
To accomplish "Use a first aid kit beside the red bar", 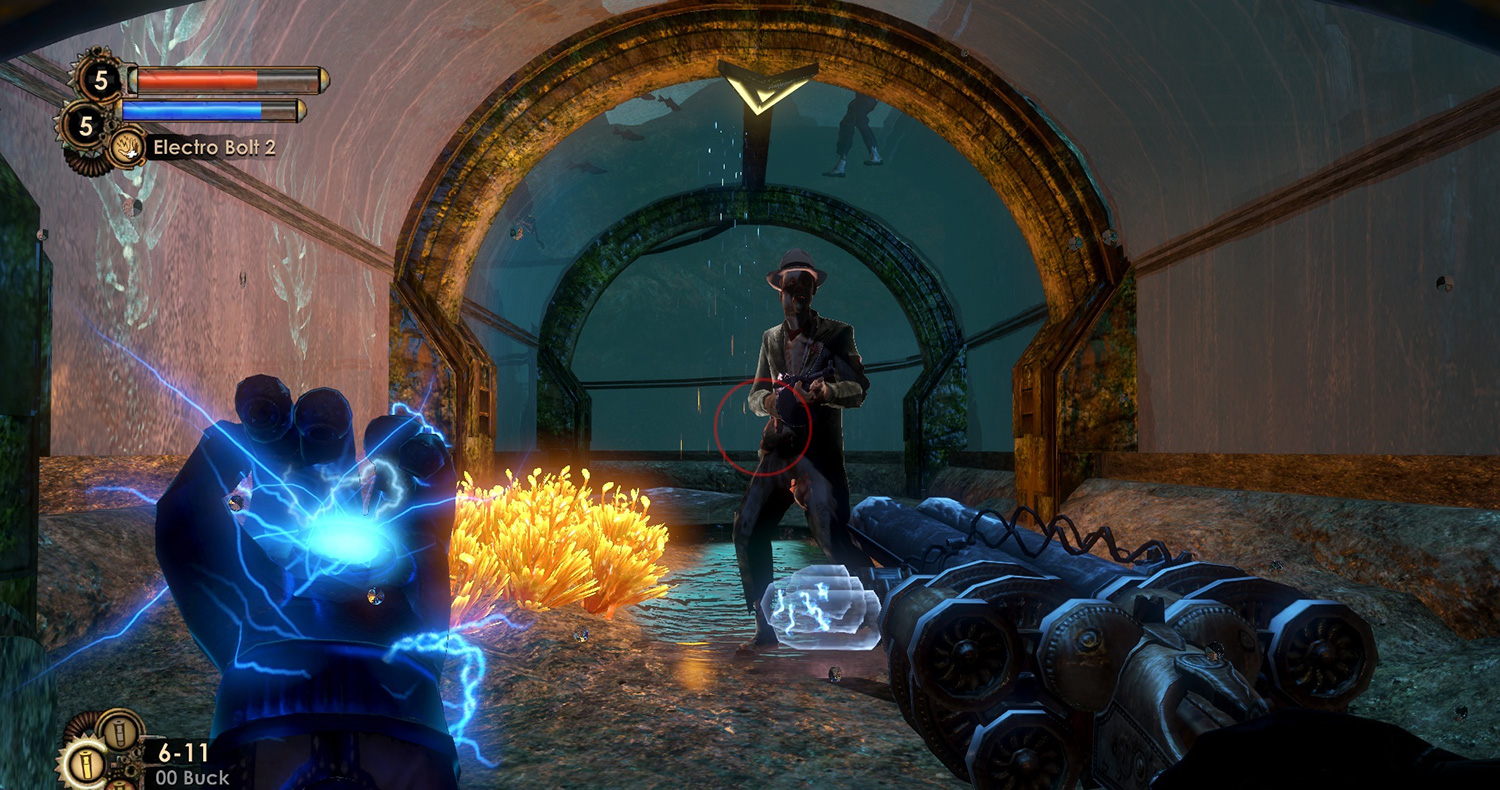I will (101, 79).
